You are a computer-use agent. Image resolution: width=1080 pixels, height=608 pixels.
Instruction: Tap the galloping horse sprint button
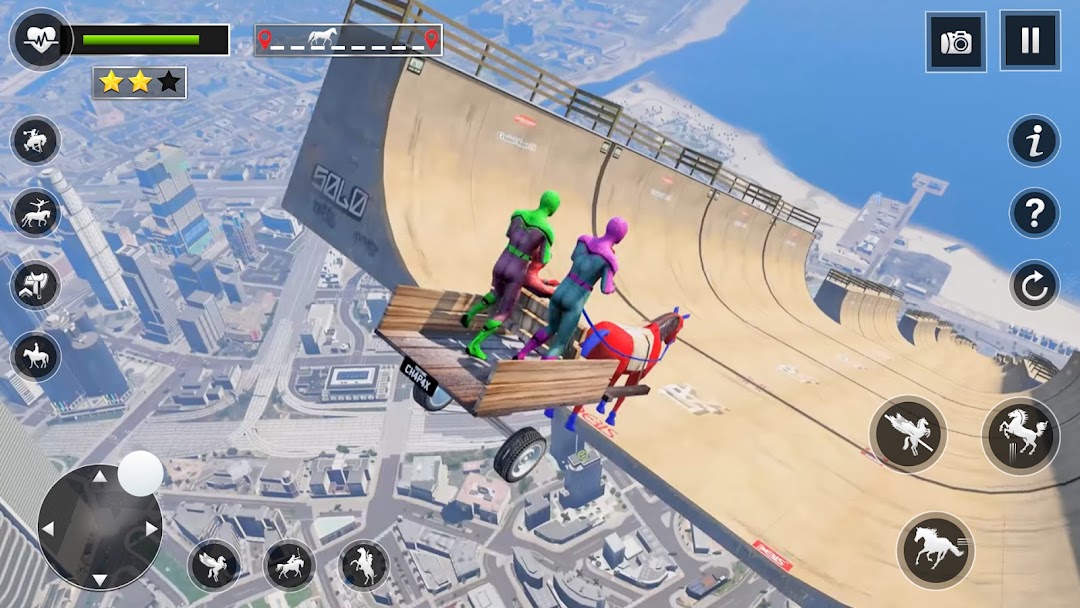click(x=935, y=550)
